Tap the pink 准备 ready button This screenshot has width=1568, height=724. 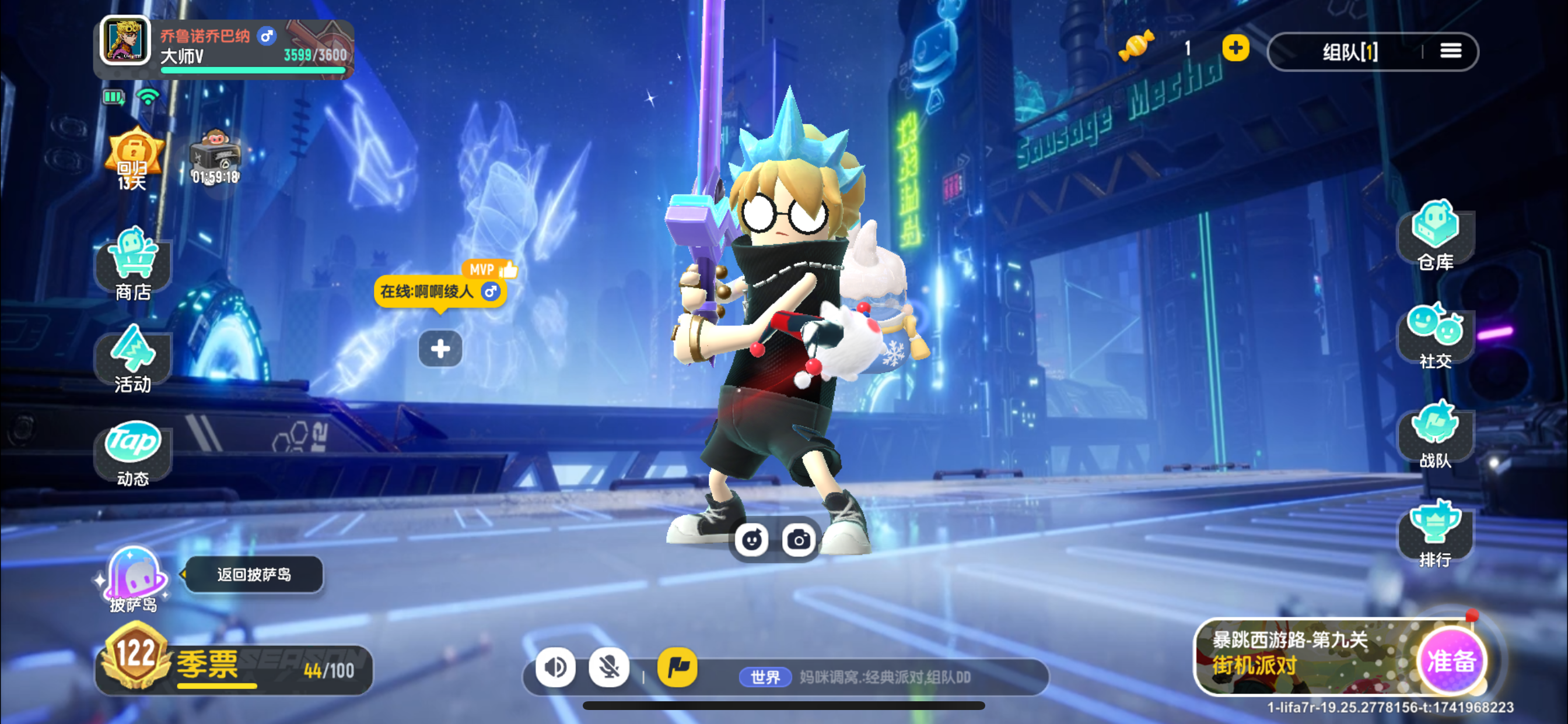pyautogui.click(x=1451, y=660)
